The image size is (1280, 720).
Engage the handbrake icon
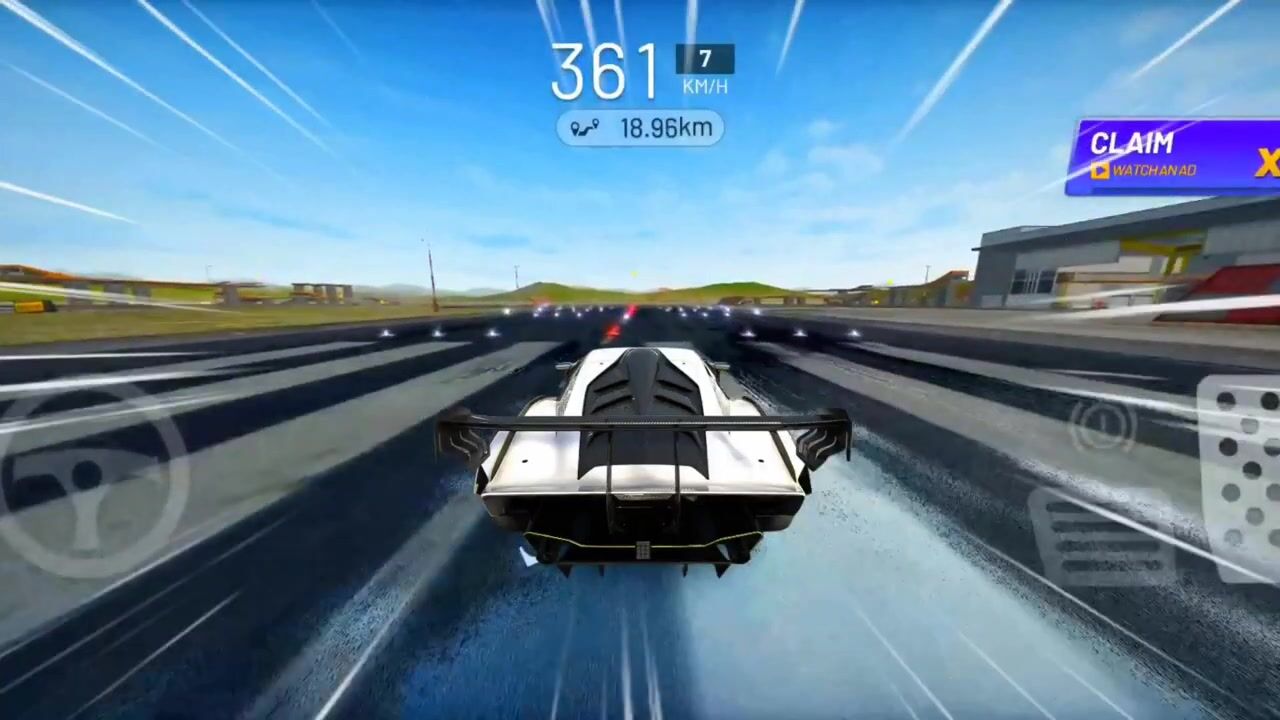(1102, 425)
